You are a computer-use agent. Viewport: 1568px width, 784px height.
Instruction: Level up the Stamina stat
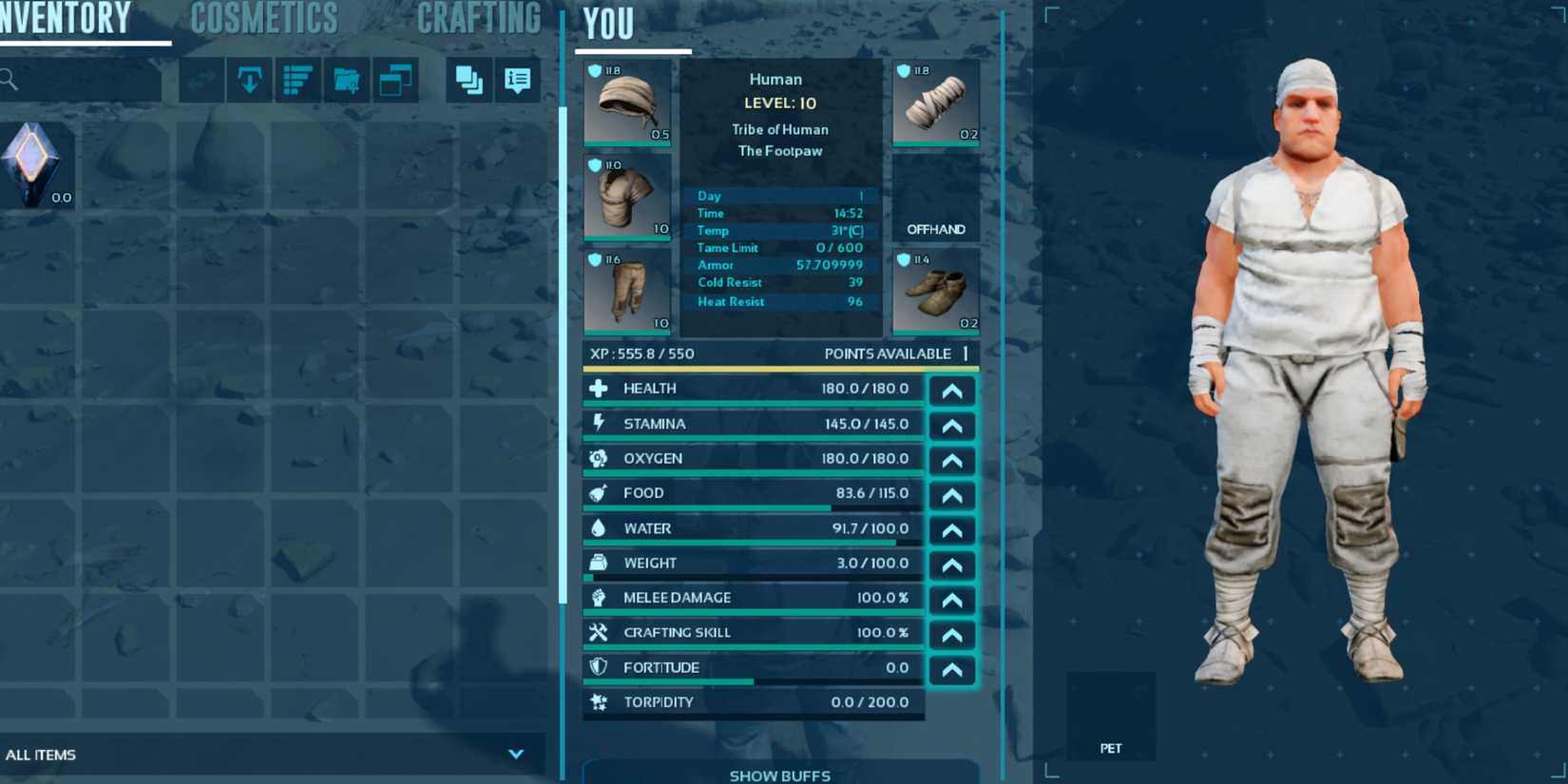[951, 425]
